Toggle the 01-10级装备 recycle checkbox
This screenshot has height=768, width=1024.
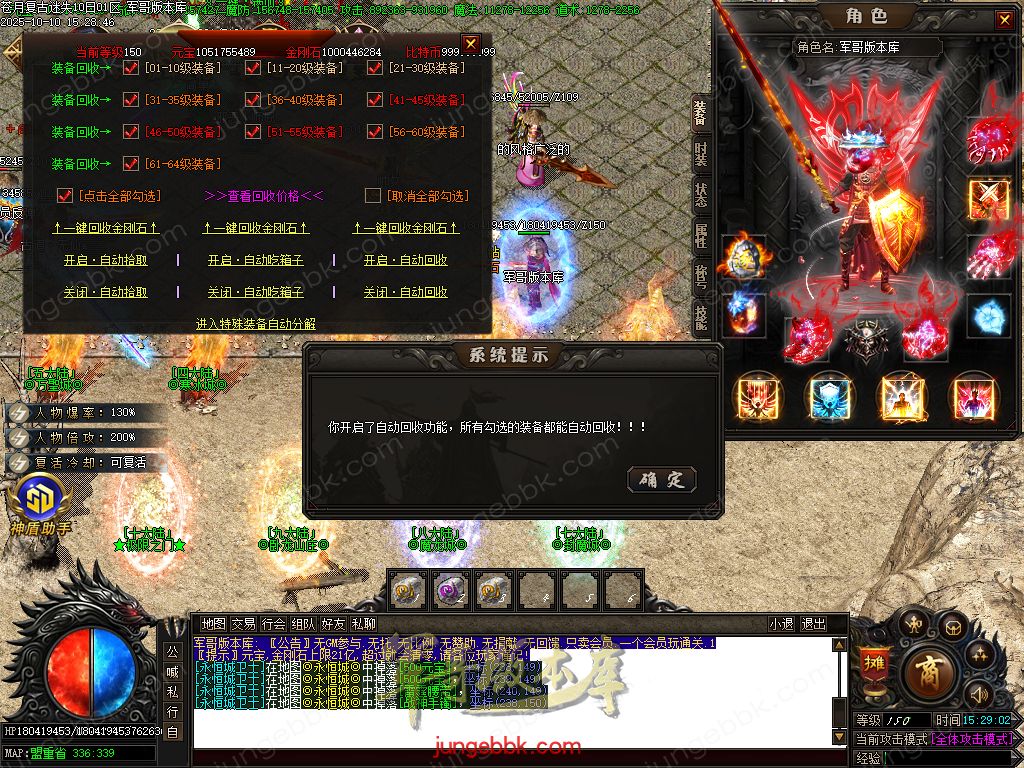[130, 69]
